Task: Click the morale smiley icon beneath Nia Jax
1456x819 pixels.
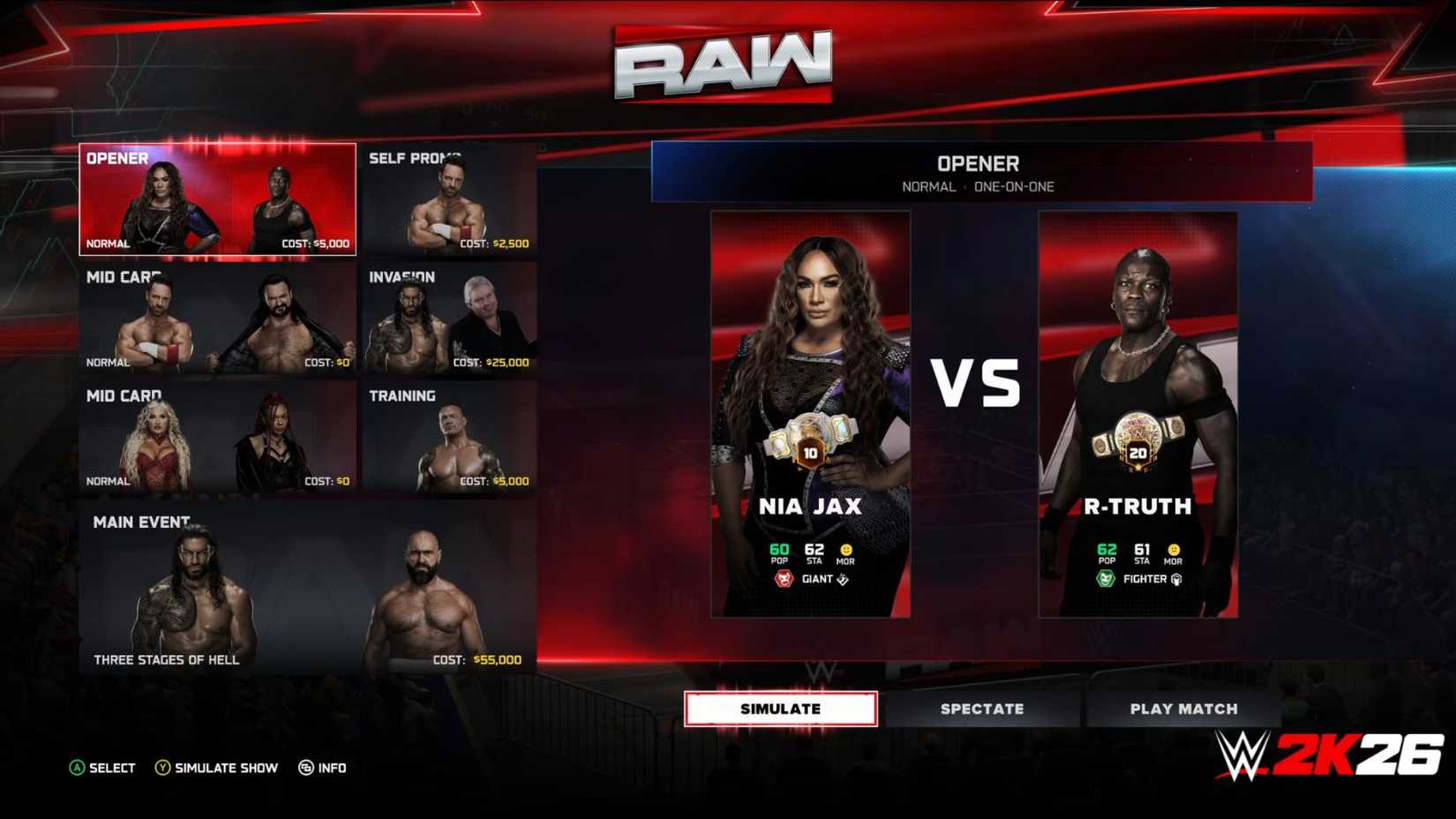Action: (x=846, y=552)
